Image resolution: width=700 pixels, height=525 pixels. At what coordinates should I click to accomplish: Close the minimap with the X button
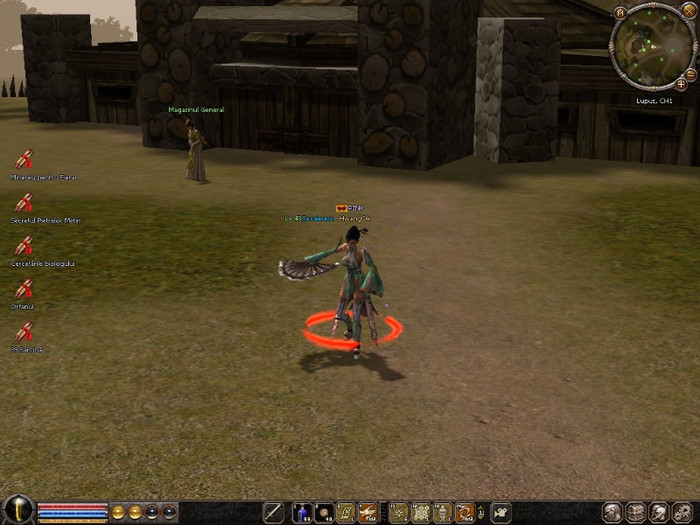(688, 10)
